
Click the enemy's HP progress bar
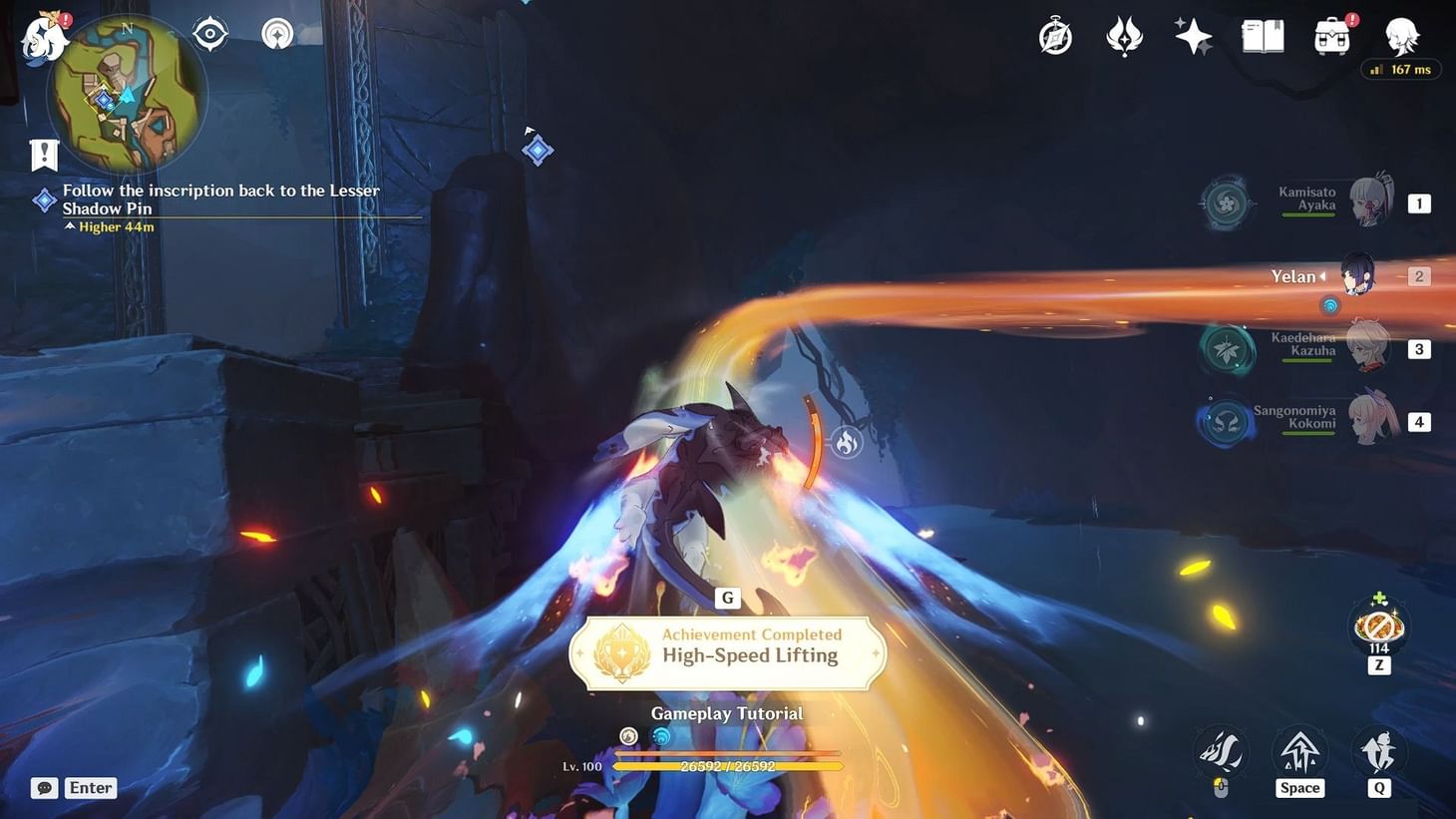(728, 767)
